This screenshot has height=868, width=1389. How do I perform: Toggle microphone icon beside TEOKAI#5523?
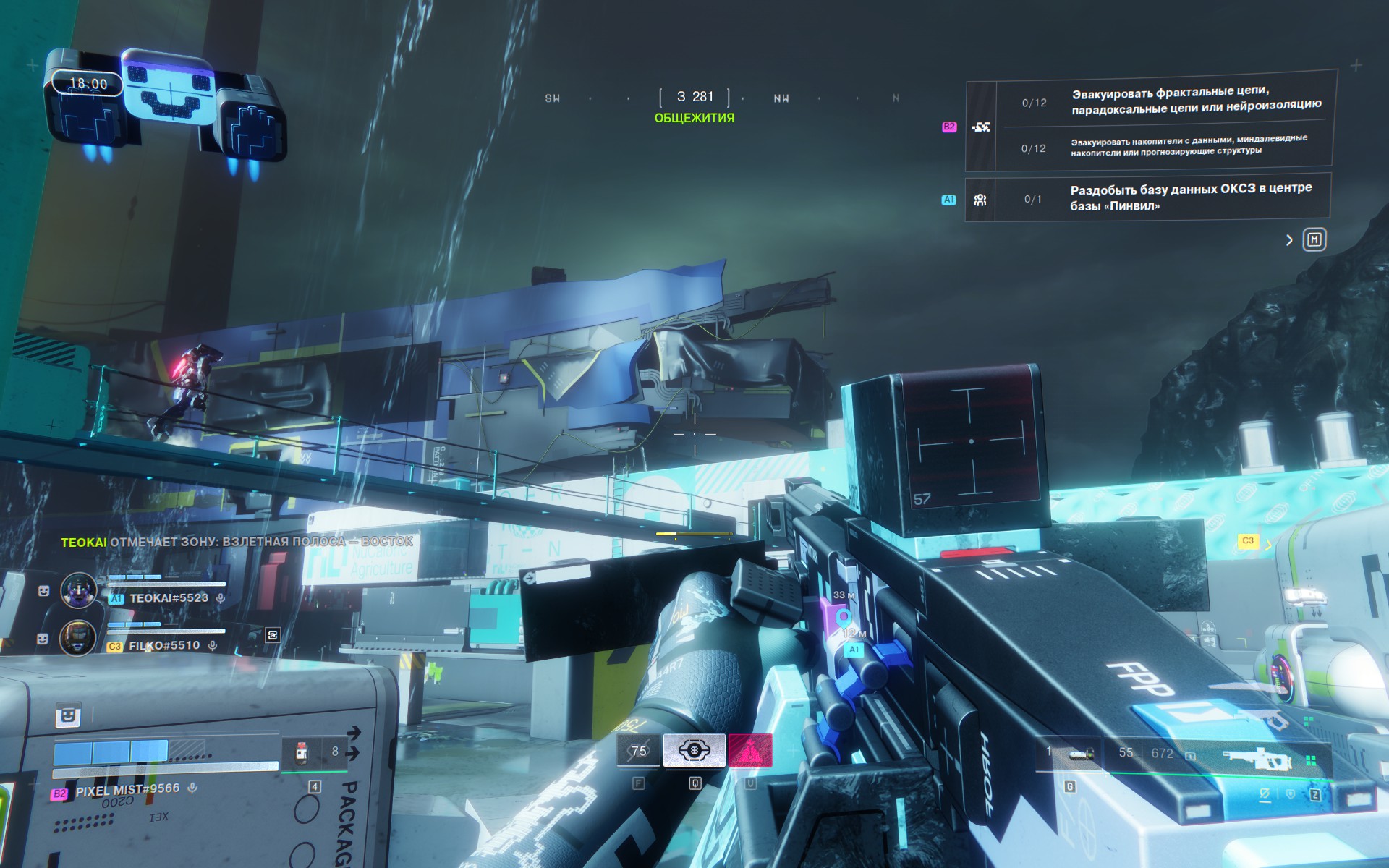[221, 598]
